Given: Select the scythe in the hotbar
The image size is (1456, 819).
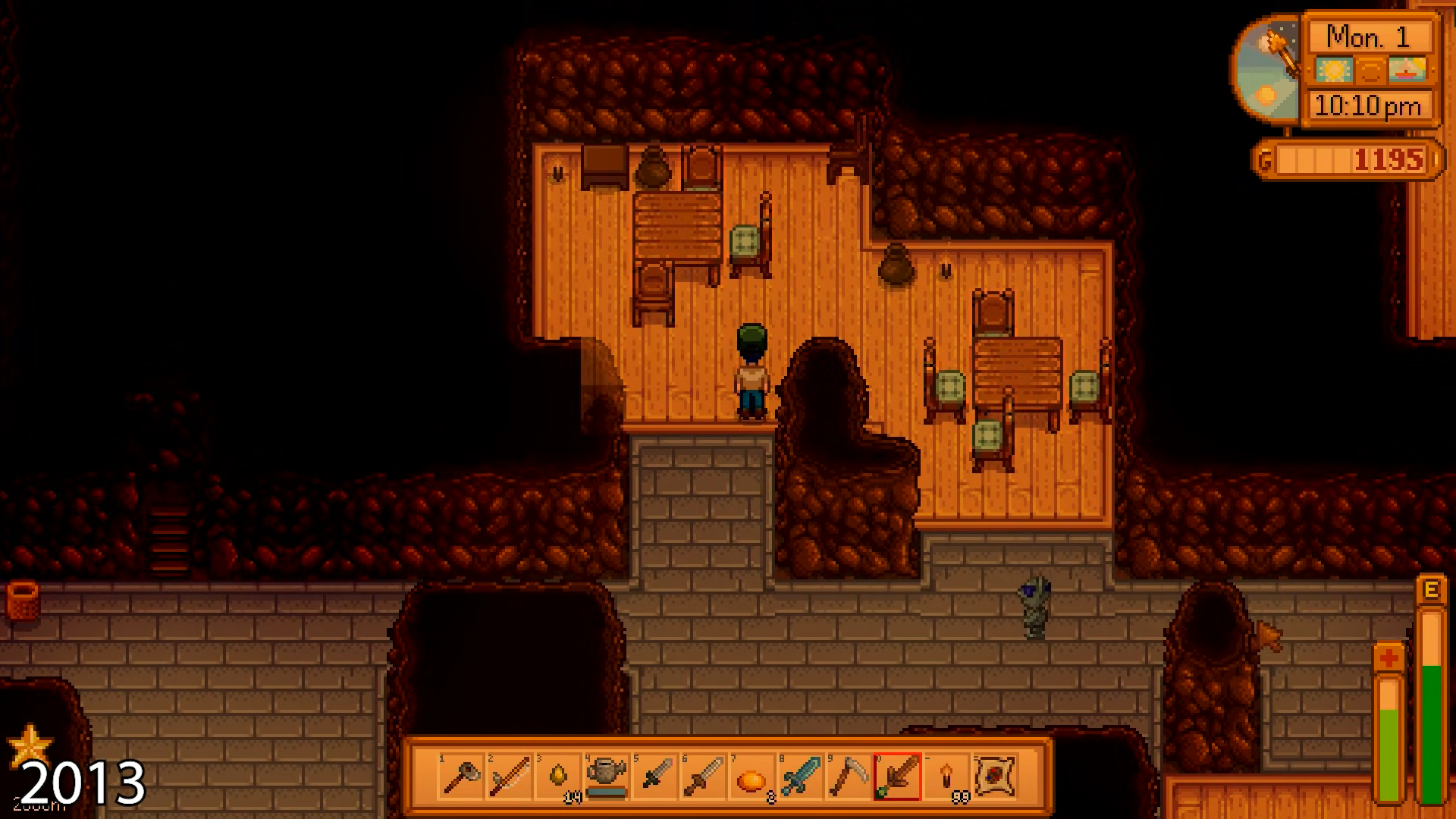Looking at the screenshot, I should coord(849,777).
